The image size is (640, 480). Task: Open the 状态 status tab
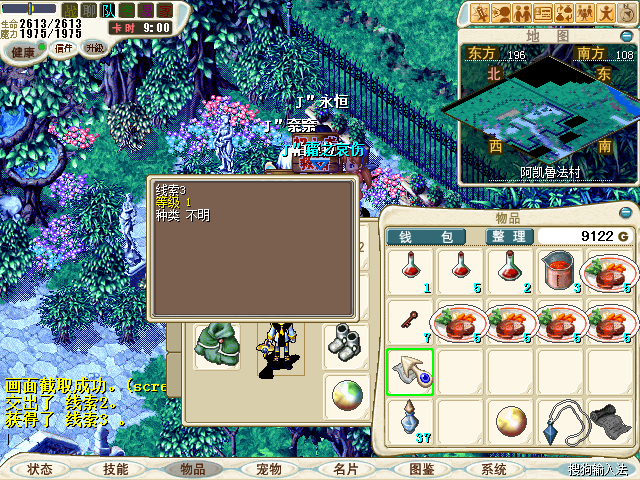click(x=40, y=468)
